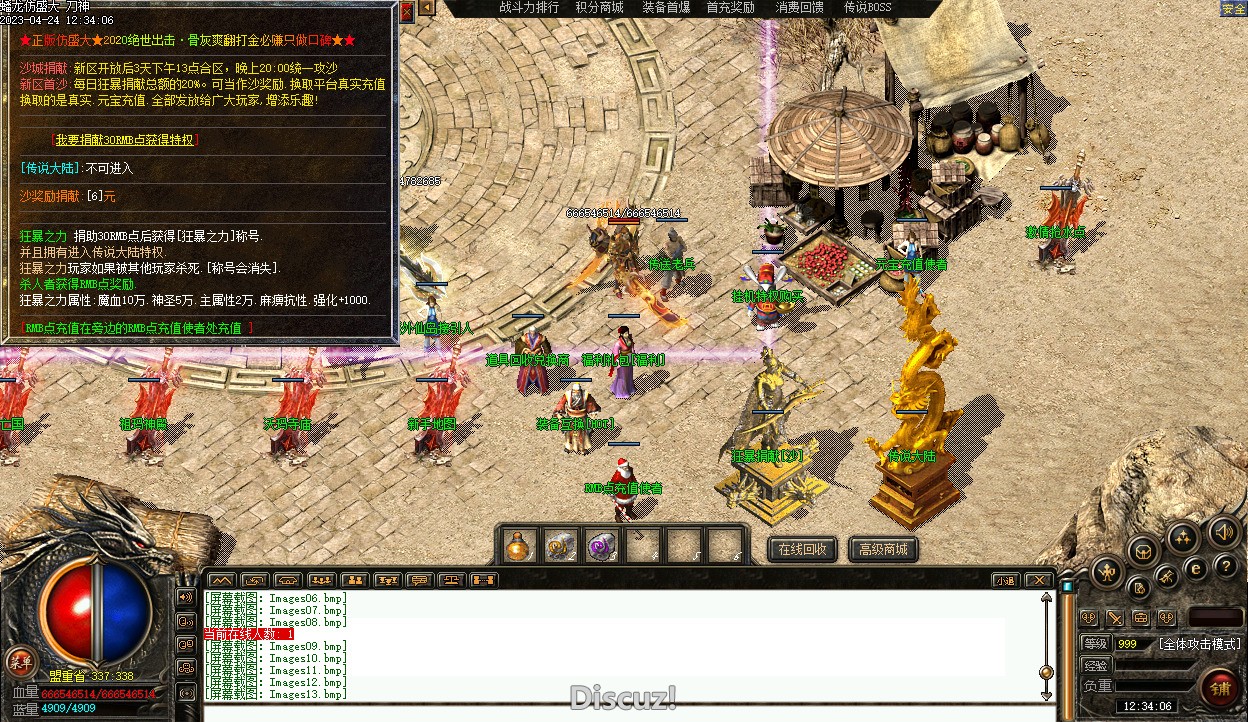Click the 等级 level button
Image resolution: width=1248 pixels, height=722 pixels.
point(1096,644)
